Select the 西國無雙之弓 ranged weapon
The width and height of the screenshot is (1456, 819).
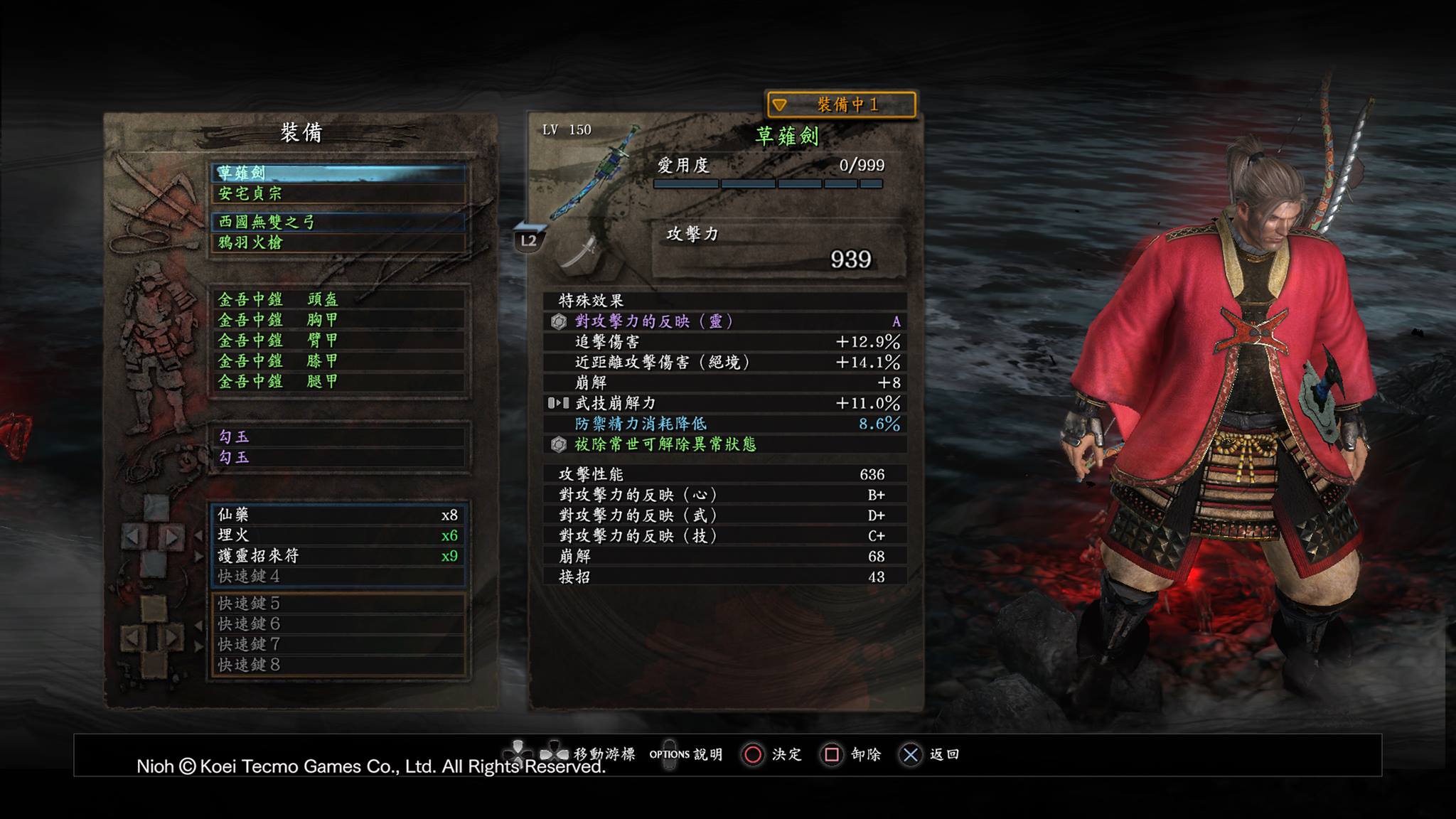[338, 222]
